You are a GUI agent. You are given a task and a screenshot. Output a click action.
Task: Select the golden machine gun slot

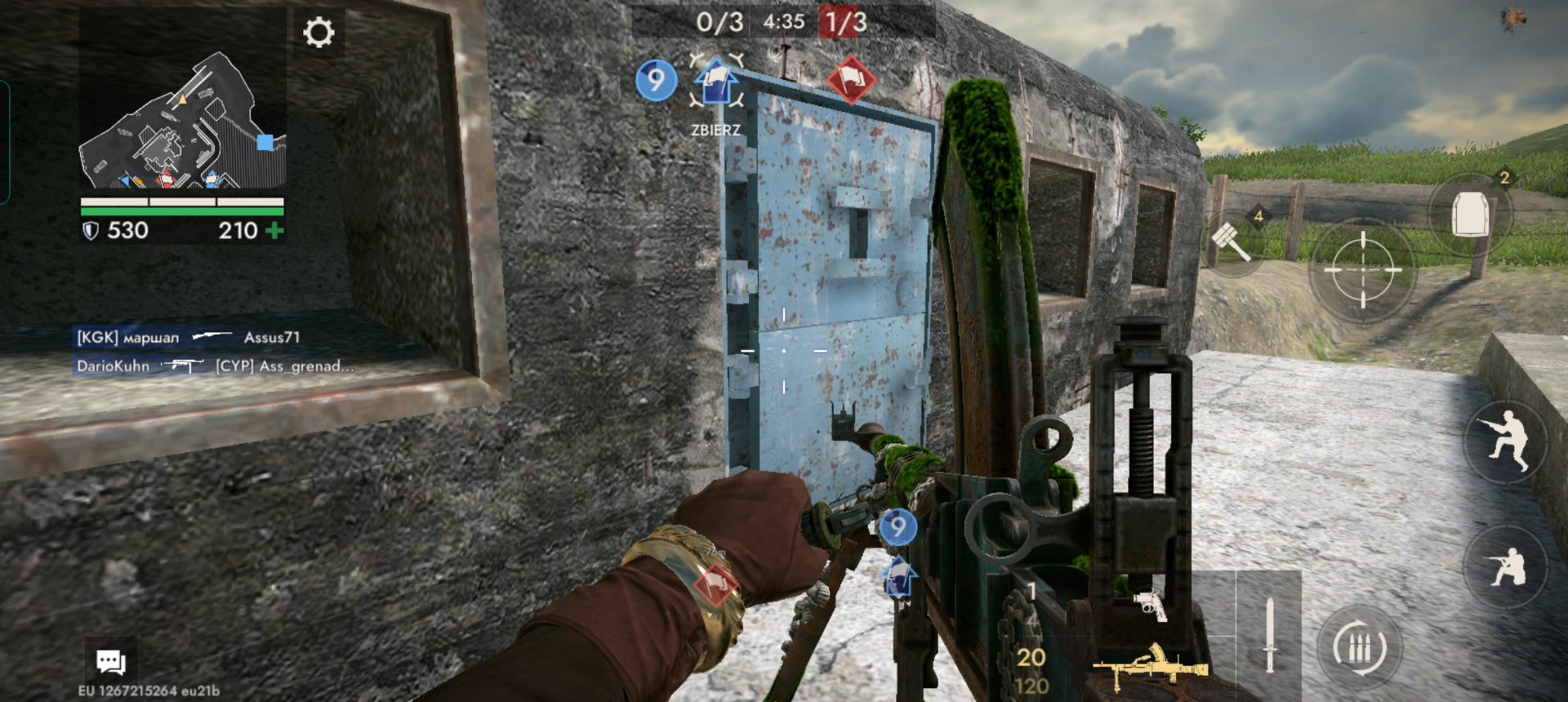click(1151, 667)
